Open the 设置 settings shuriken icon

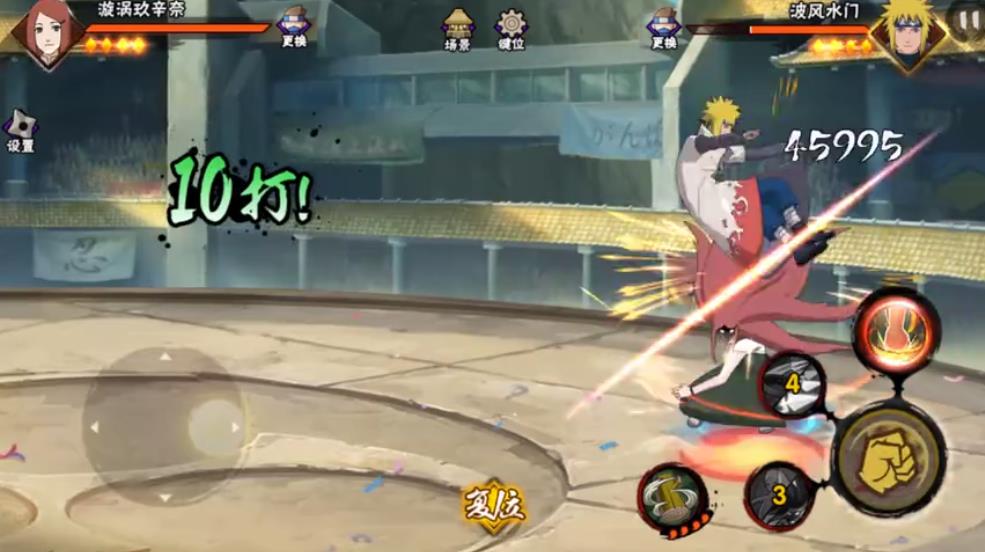click(x=20, y=130)
